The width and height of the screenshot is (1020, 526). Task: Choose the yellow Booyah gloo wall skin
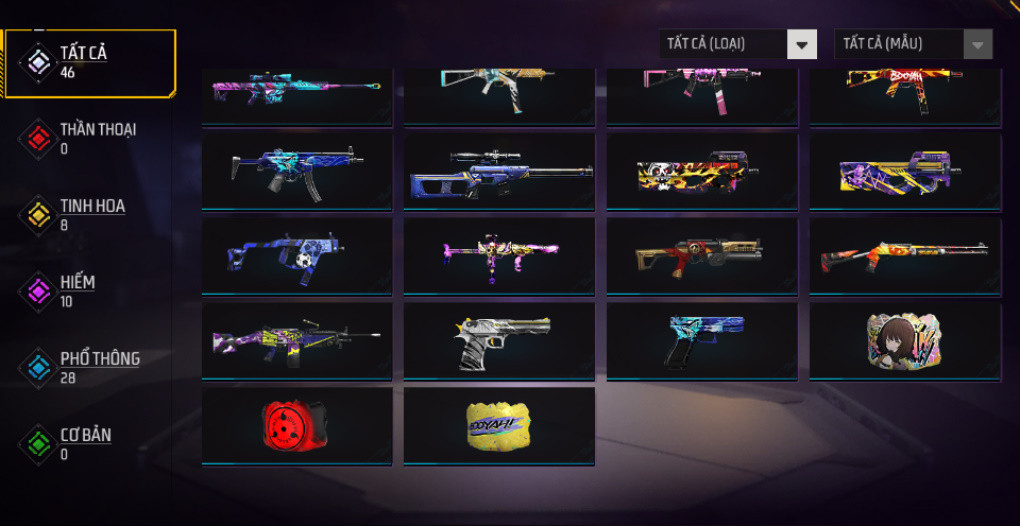[x=499, y=425]
